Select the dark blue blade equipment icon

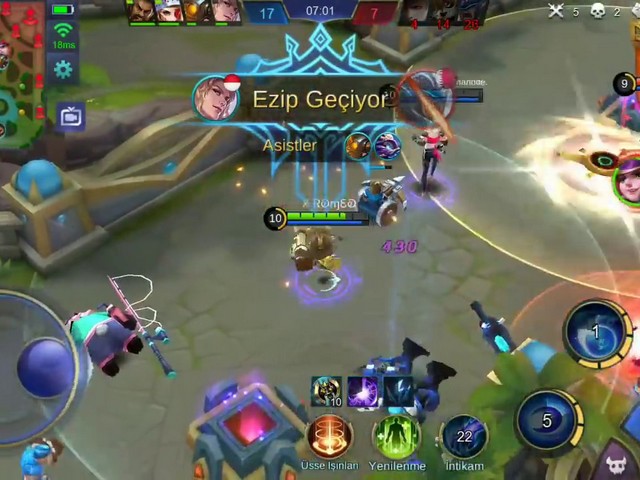click(x=397, y=391)
